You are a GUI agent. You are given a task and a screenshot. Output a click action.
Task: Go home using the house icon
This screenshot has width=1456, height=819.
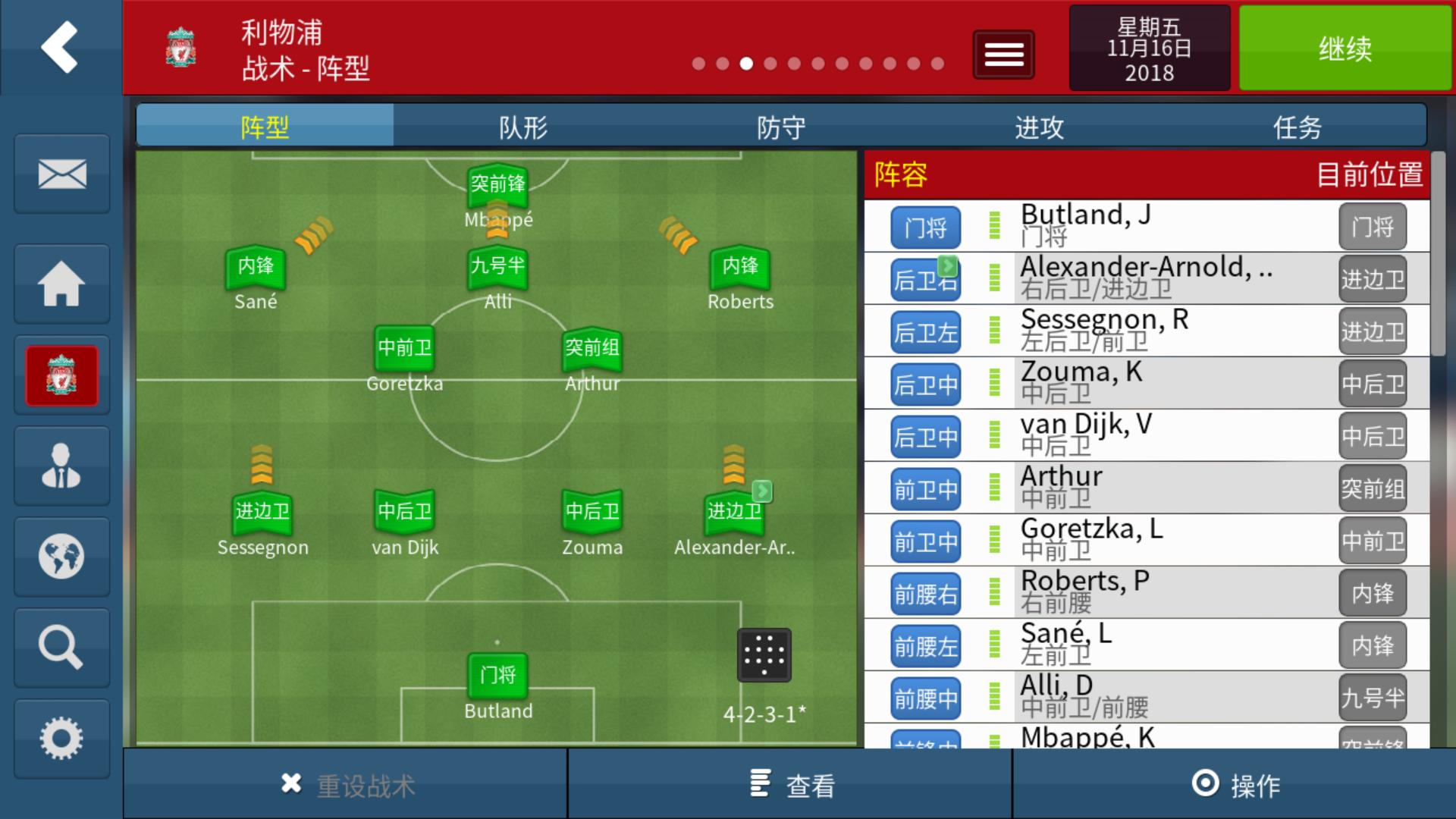[61, 284]
